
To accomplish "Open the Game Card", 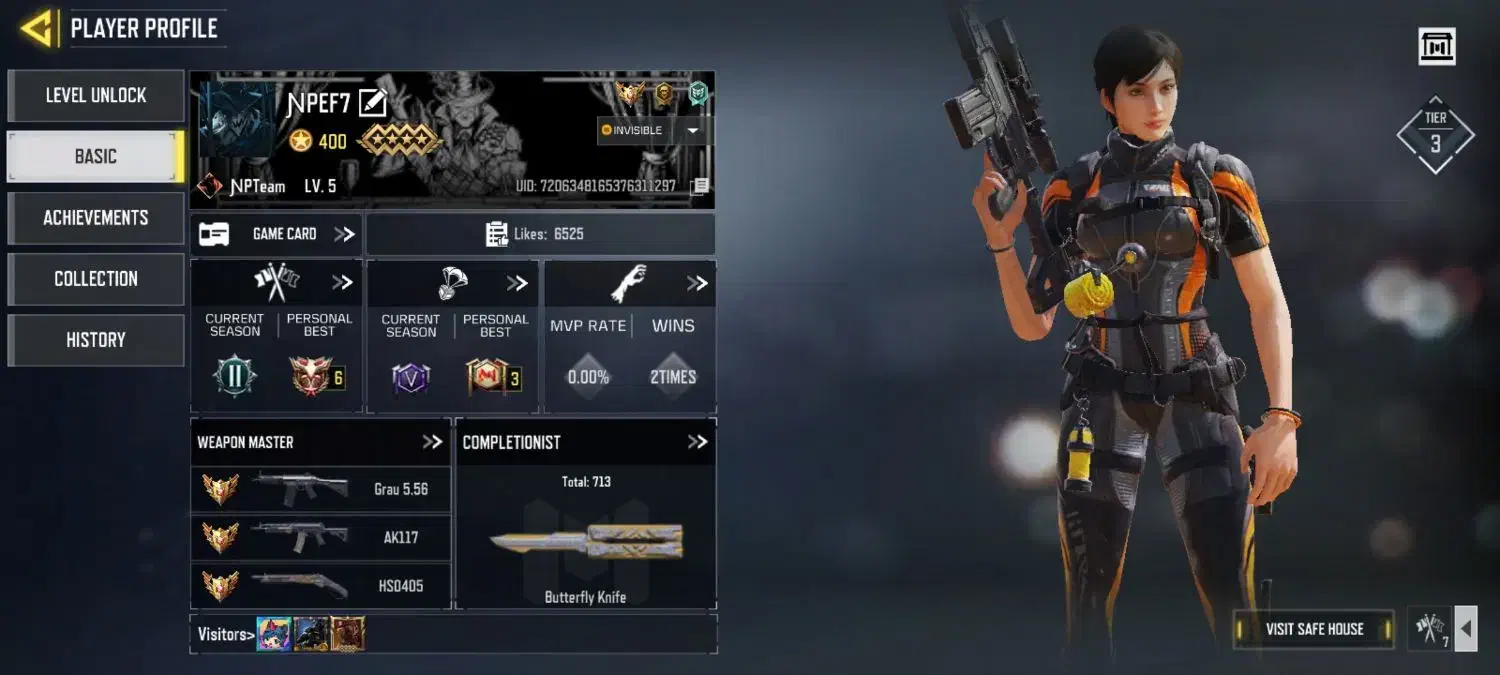I will (x=277, y=234).
